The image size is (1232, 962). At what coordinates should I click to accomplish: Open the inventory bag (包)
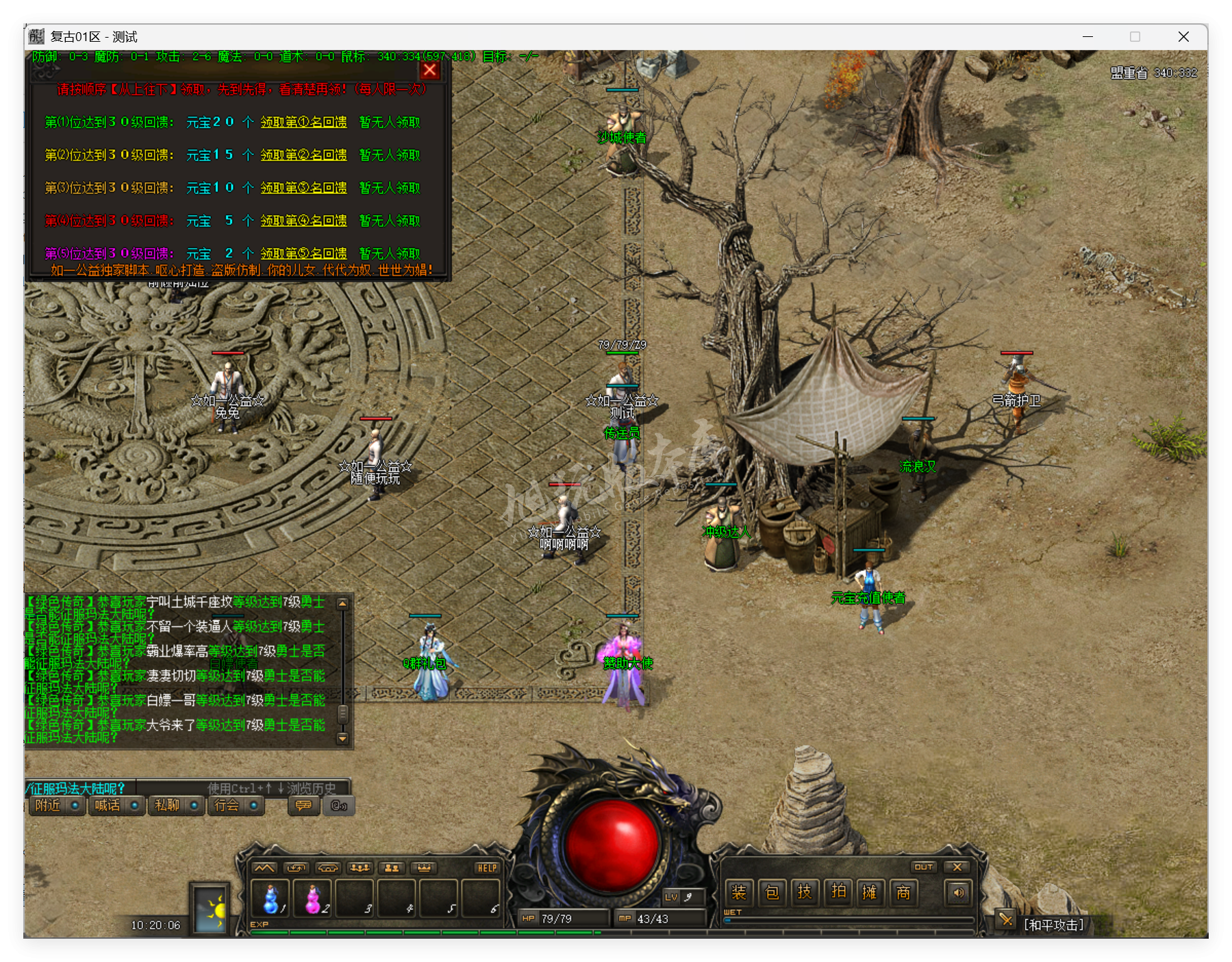[x=772, y=892]
